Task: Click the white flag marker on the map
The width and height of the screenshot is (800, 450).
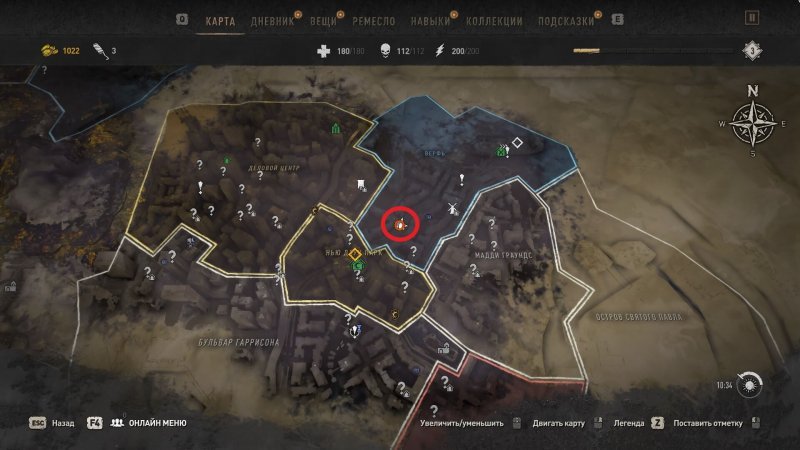Action: coord(359,183)
